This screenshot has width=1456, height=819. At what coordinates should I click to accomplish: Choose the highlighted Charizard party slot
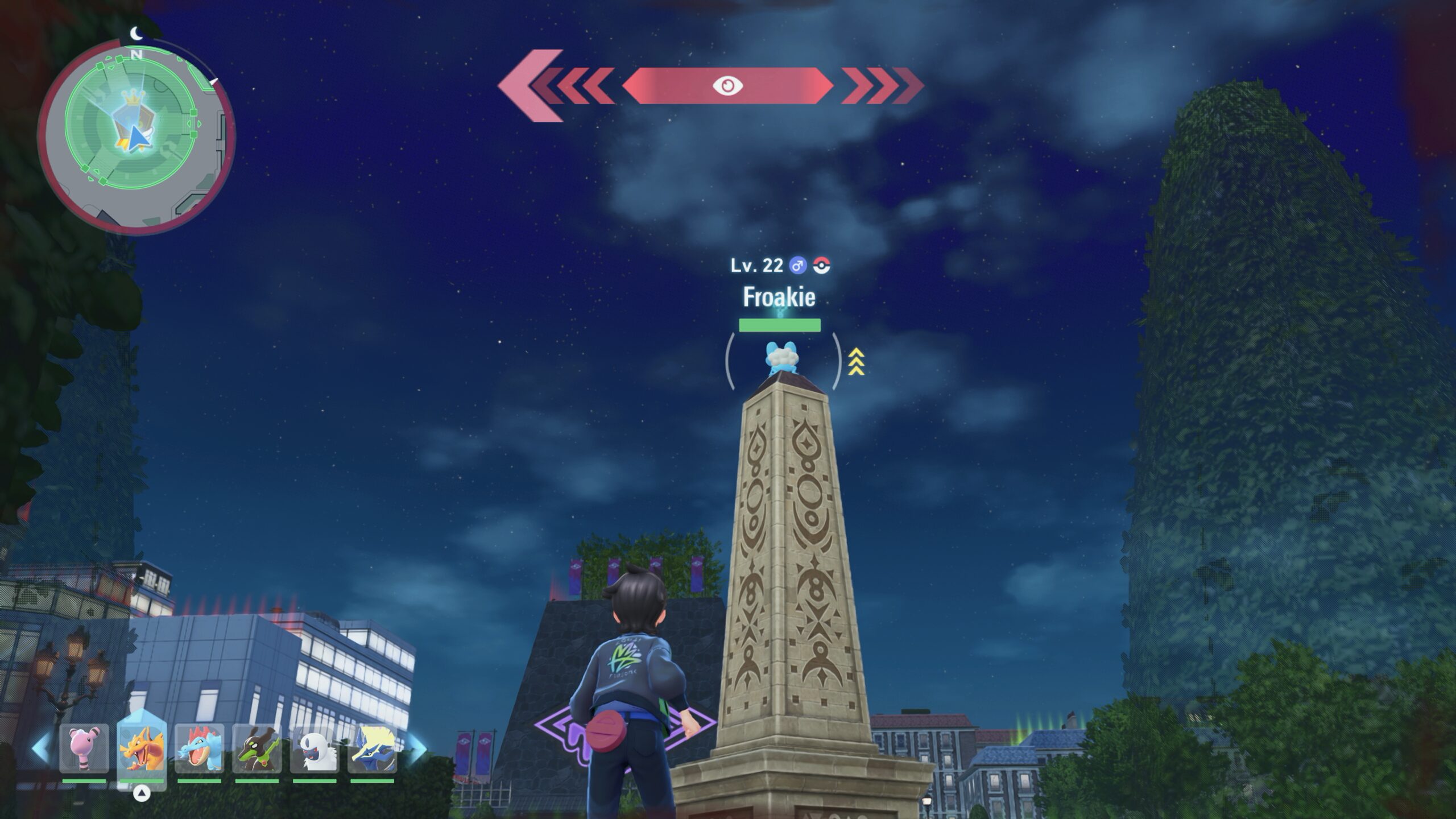point(142,748)
